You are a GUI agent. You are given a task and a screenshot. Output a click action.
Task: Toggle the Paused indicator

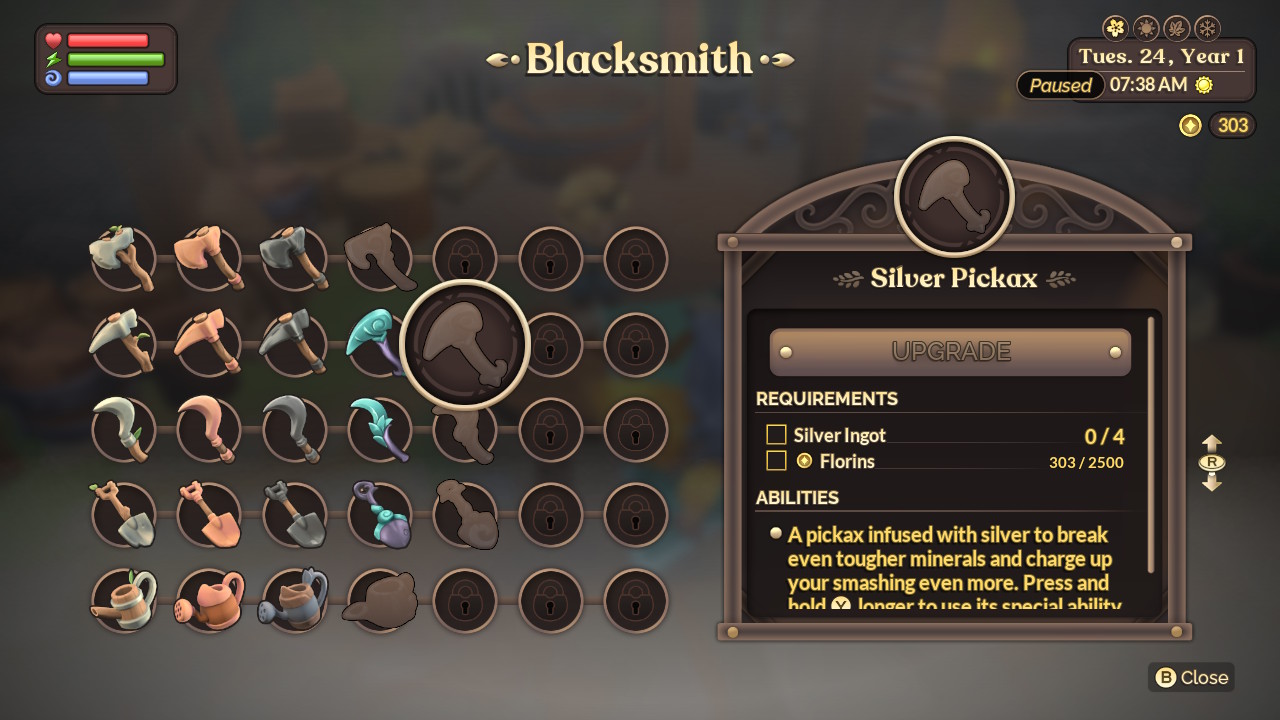point(1060,85)
